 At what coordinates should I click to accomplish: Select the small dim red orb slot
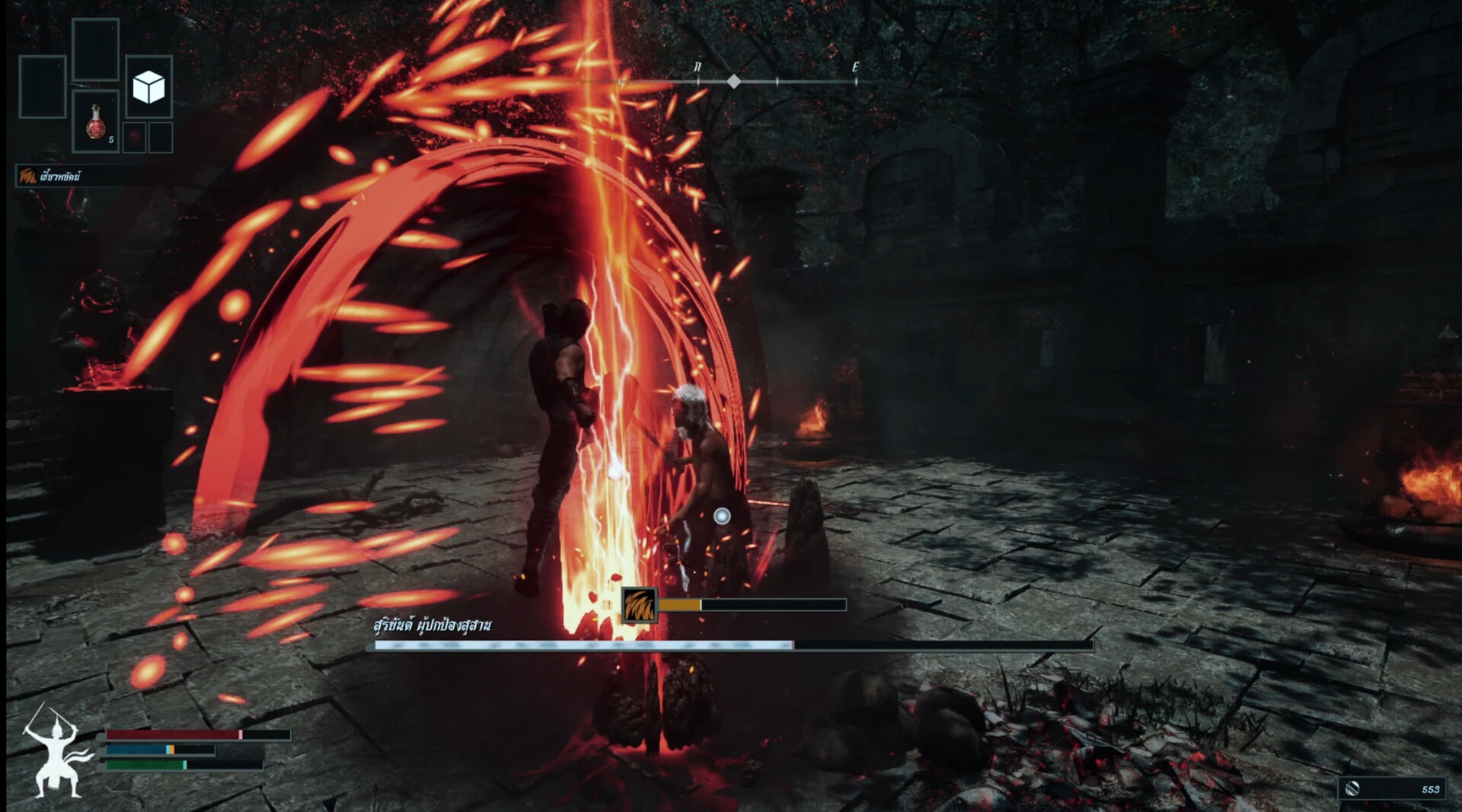click(x=134, y=138)
